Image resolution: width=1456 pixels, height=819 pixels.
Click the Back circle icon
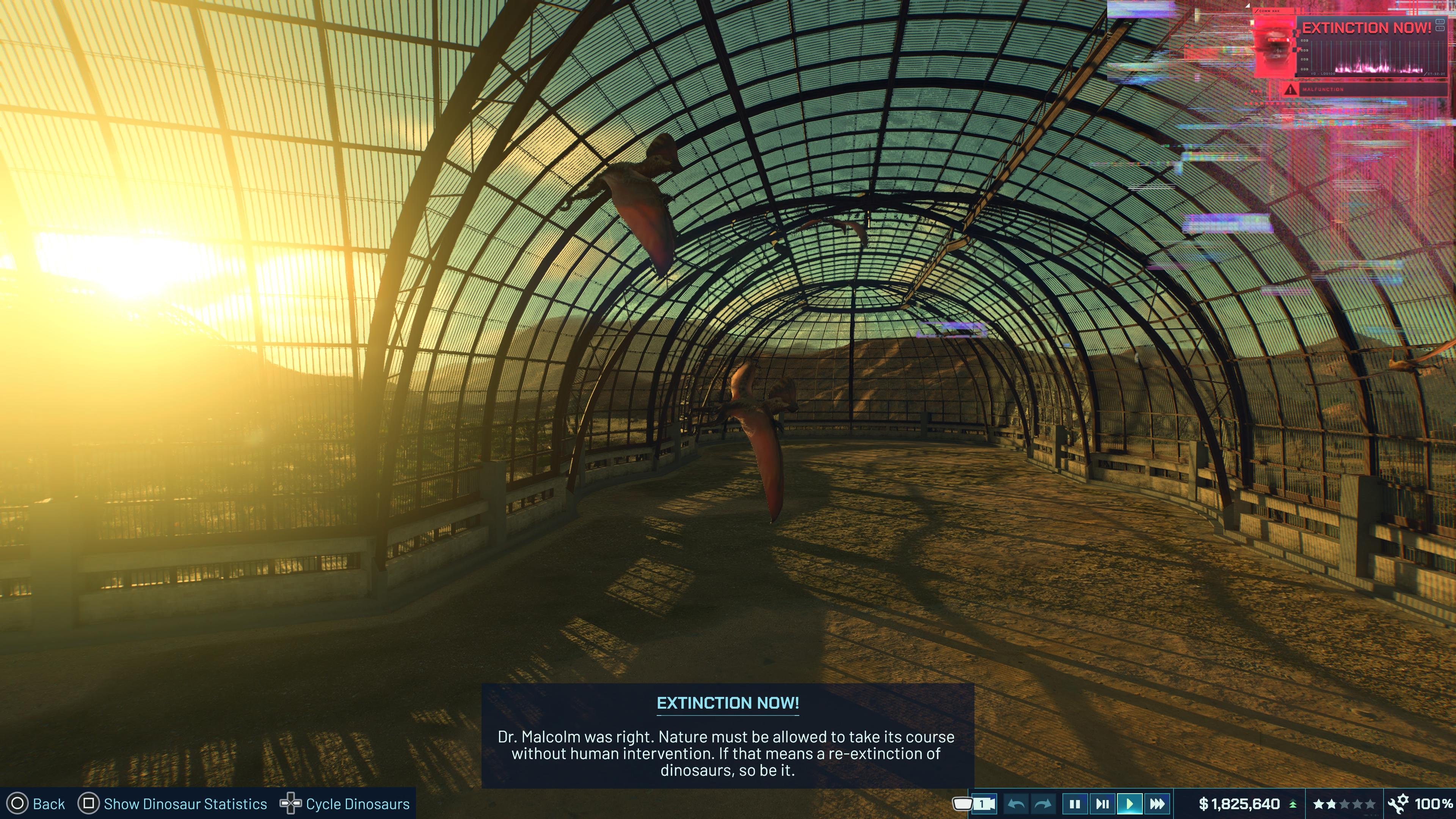tap(17, 803)
